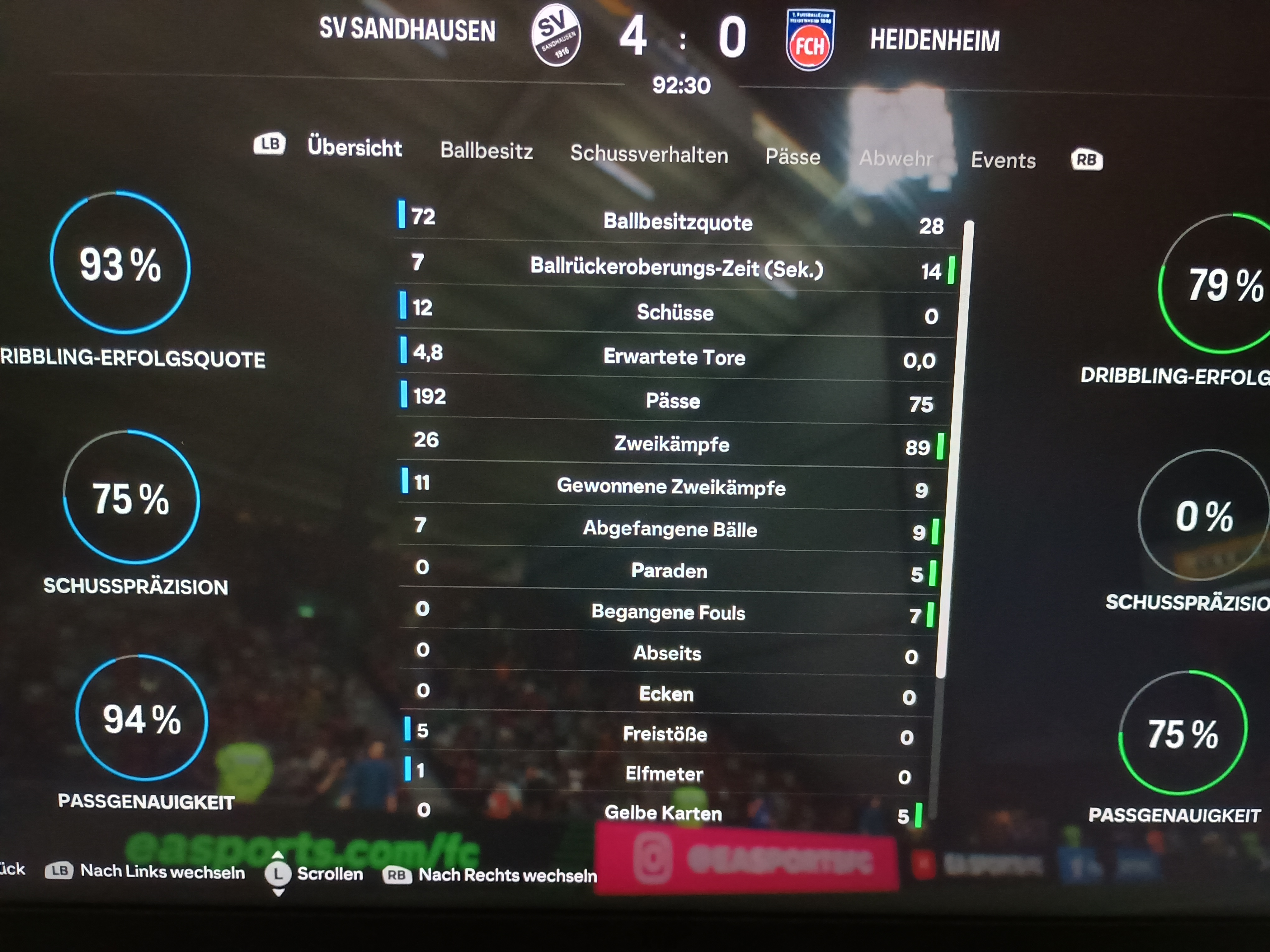Switch to the Übersicht tab

(x=354, y=148)
